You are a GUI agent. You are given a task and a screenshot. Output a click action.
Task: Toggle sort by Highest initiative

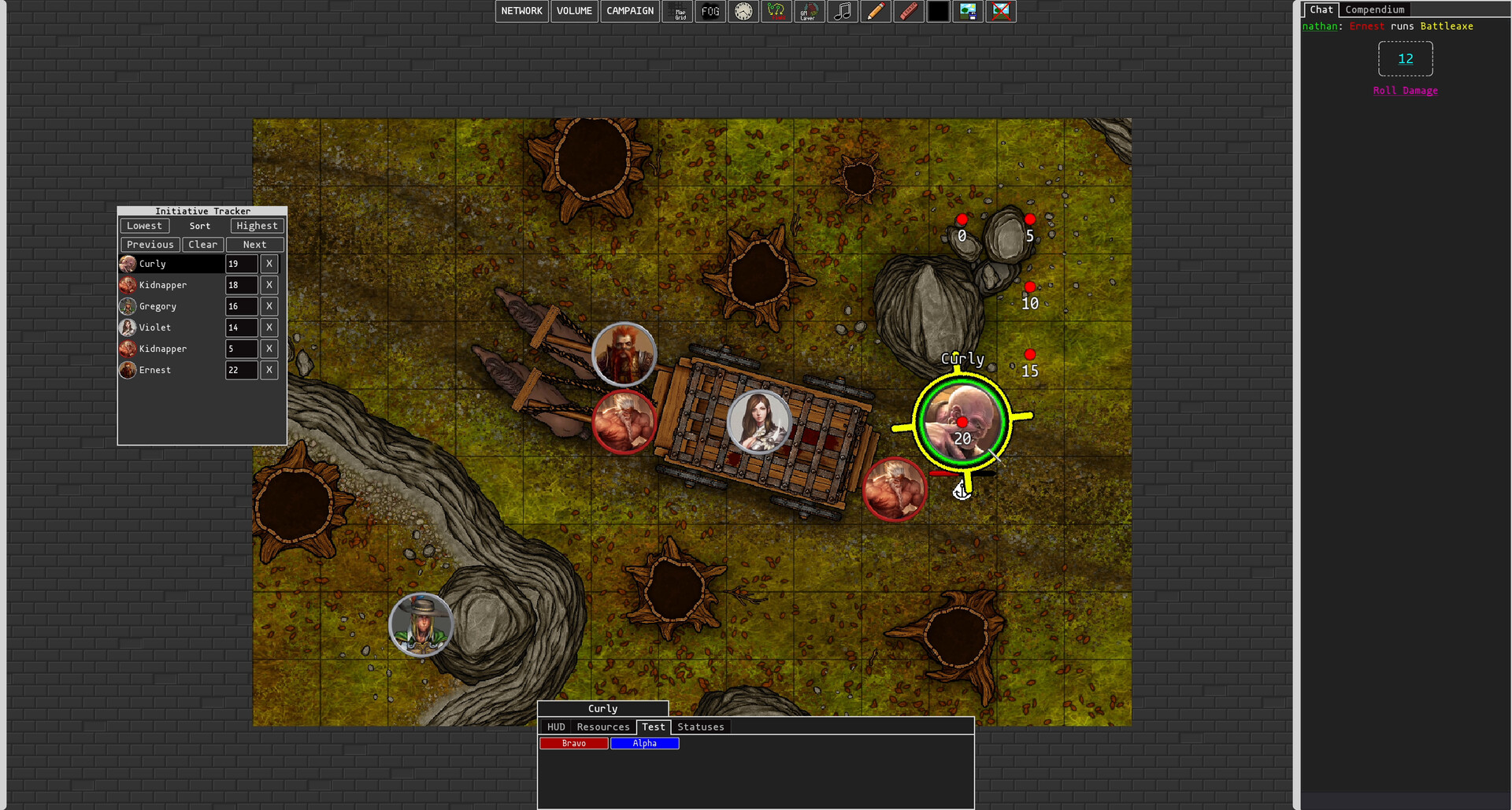(x=256, y=226)
